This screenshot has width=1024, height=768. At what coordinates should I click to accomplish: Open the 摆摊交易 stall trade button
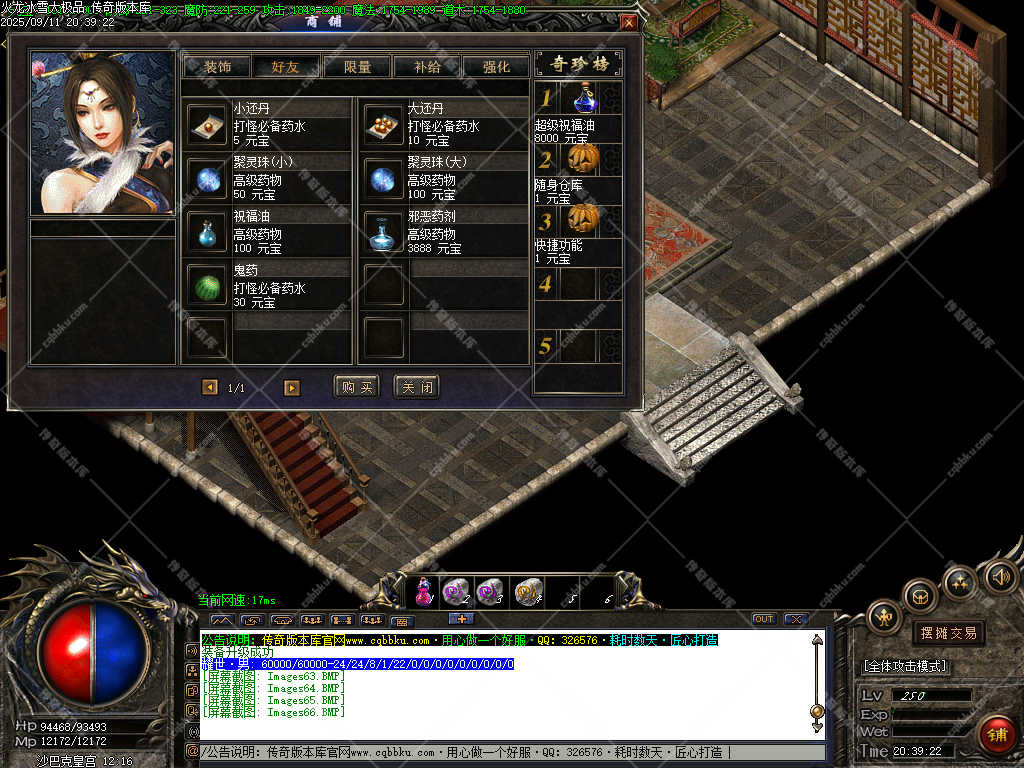point(948,633)
